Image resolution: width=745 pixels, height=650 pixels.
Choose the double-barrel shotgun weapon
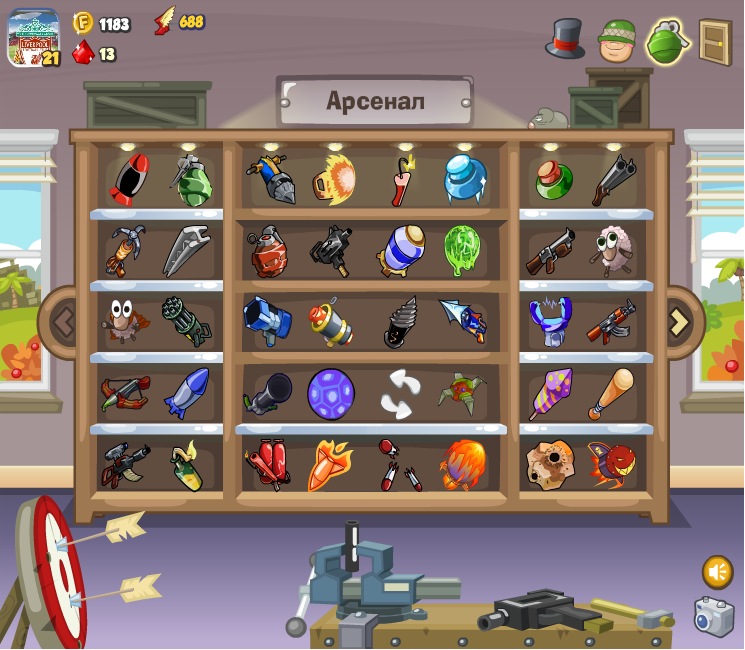coord(613,180)
